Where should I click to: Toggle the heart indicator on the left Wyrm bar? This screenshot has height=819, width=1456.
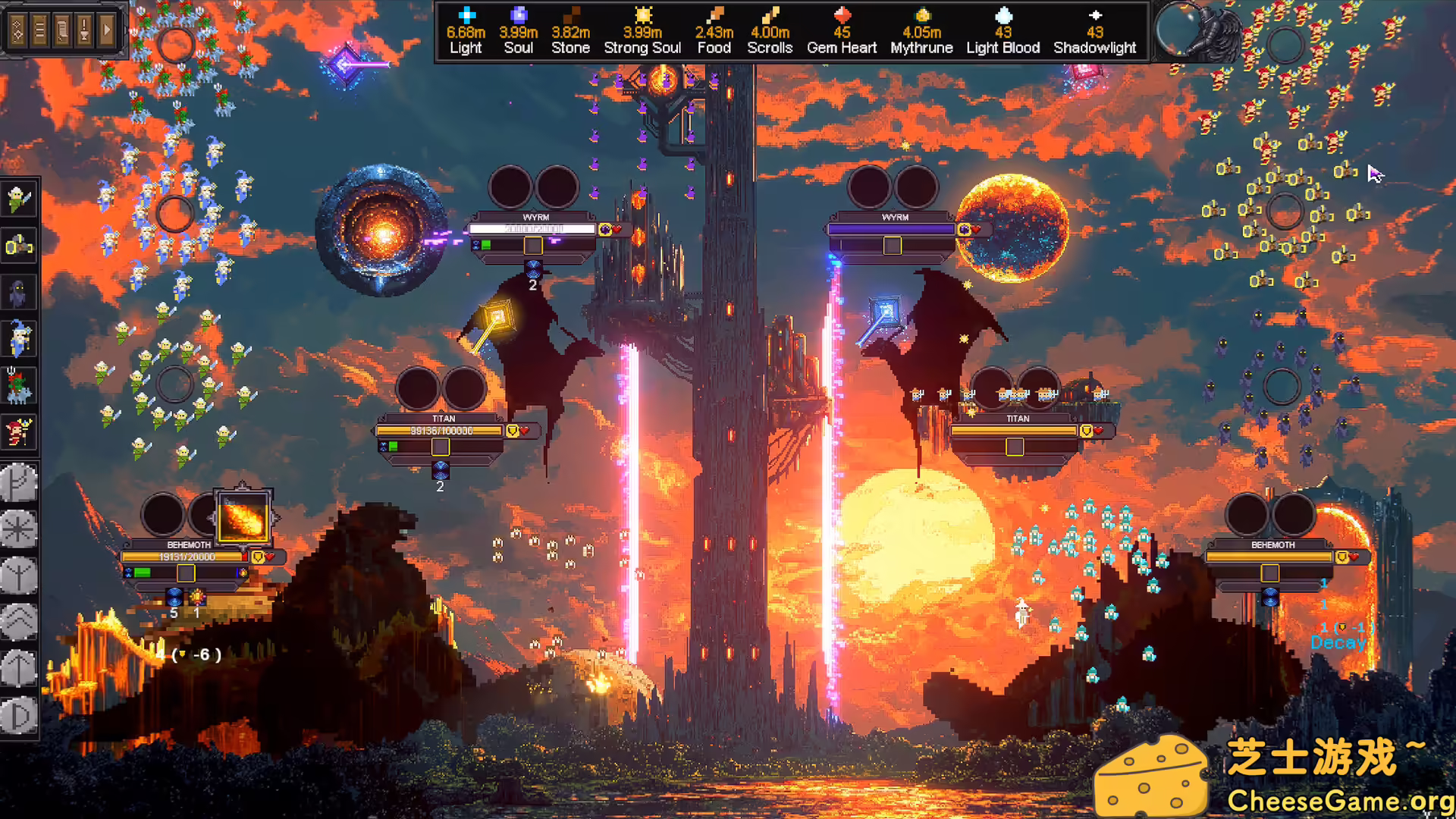(616, 230)
